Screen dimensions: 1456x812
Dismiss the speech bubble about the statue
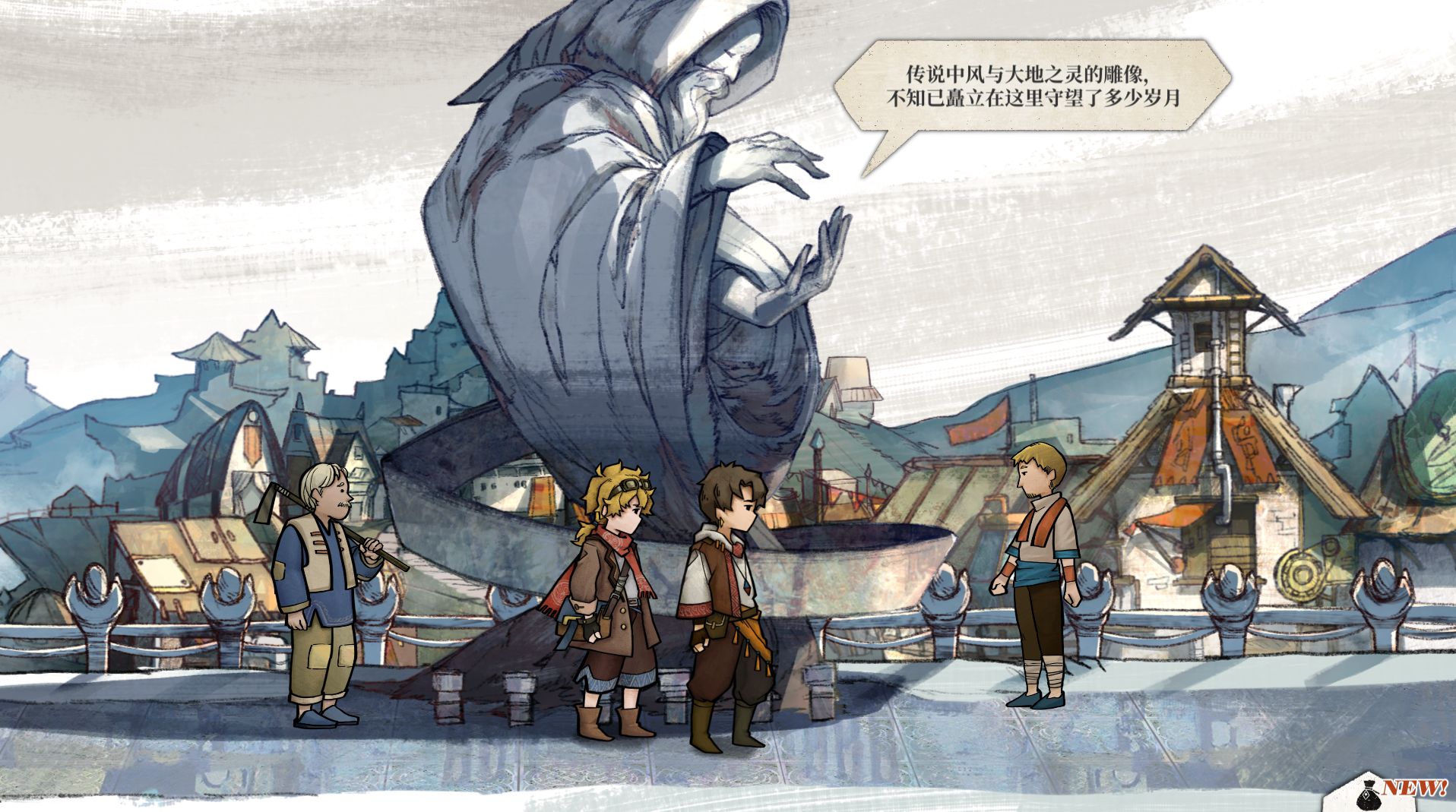tap(1033, 87)
